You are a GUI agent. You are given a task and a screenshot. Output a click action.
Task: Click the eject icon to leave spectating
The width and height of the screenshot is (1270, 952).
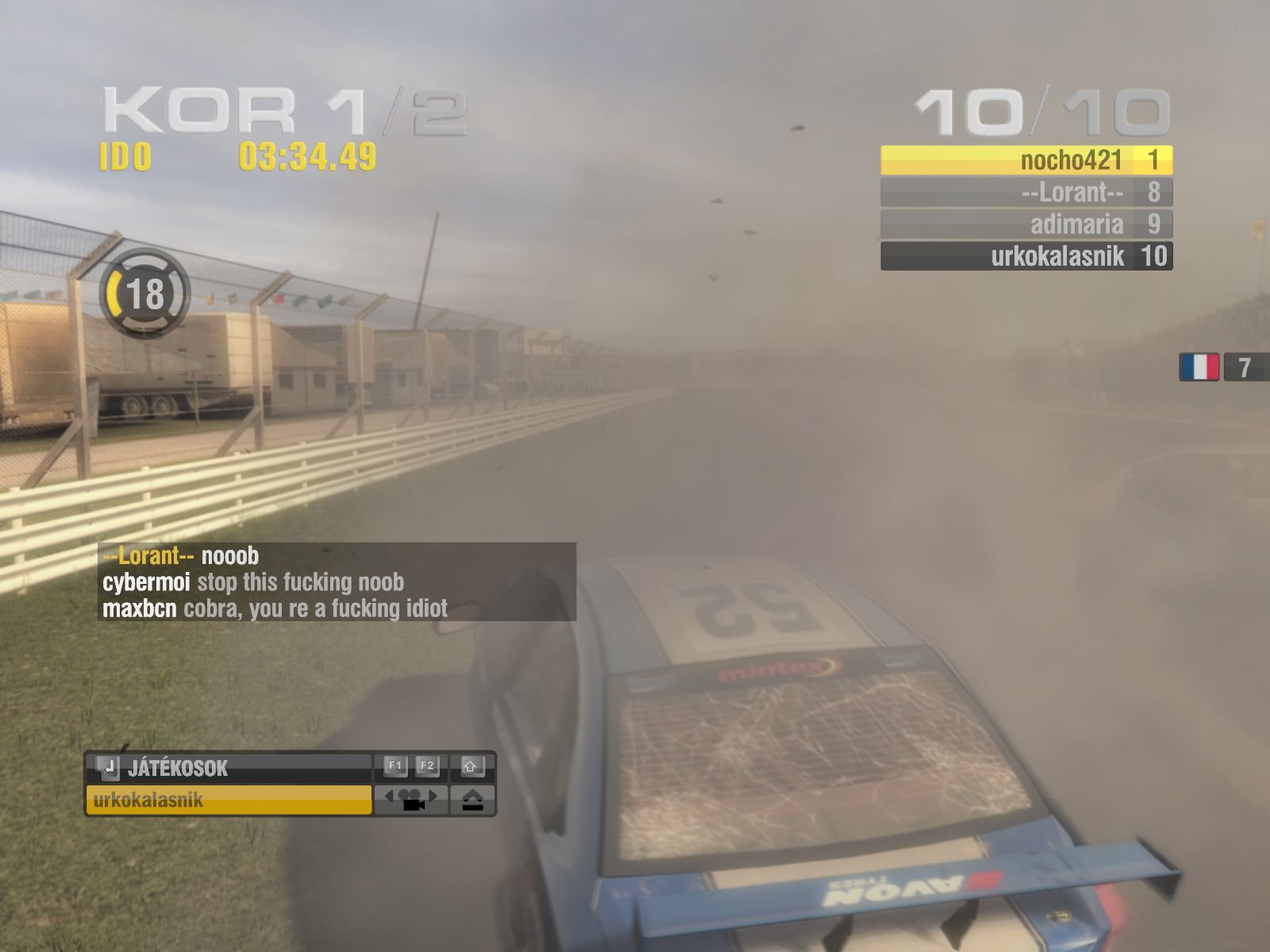[x=472, y=800]
